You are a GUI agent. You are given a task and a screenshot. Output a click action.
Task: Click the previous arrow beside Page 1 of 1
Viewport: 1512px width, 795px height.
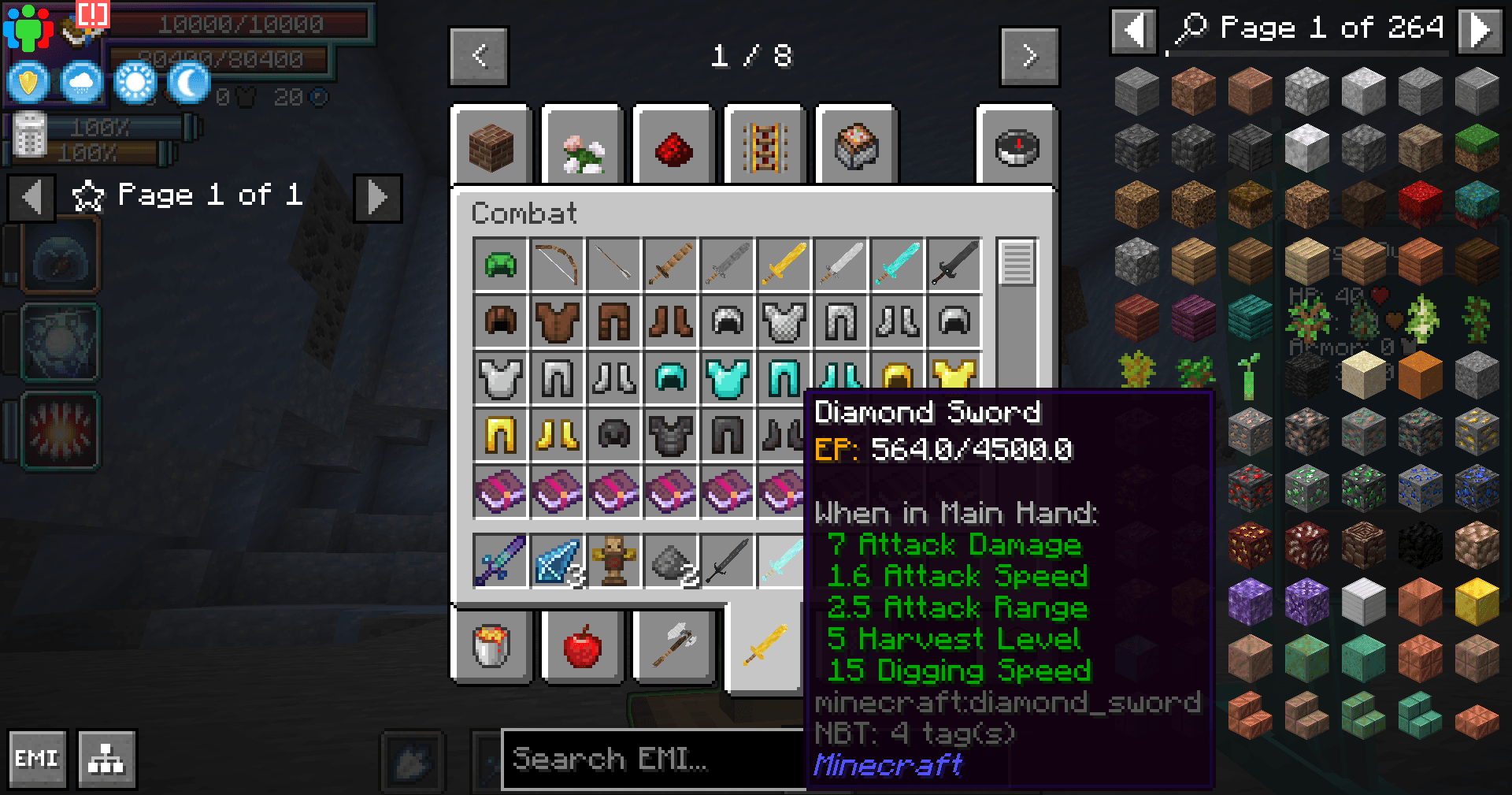point(30,197)
